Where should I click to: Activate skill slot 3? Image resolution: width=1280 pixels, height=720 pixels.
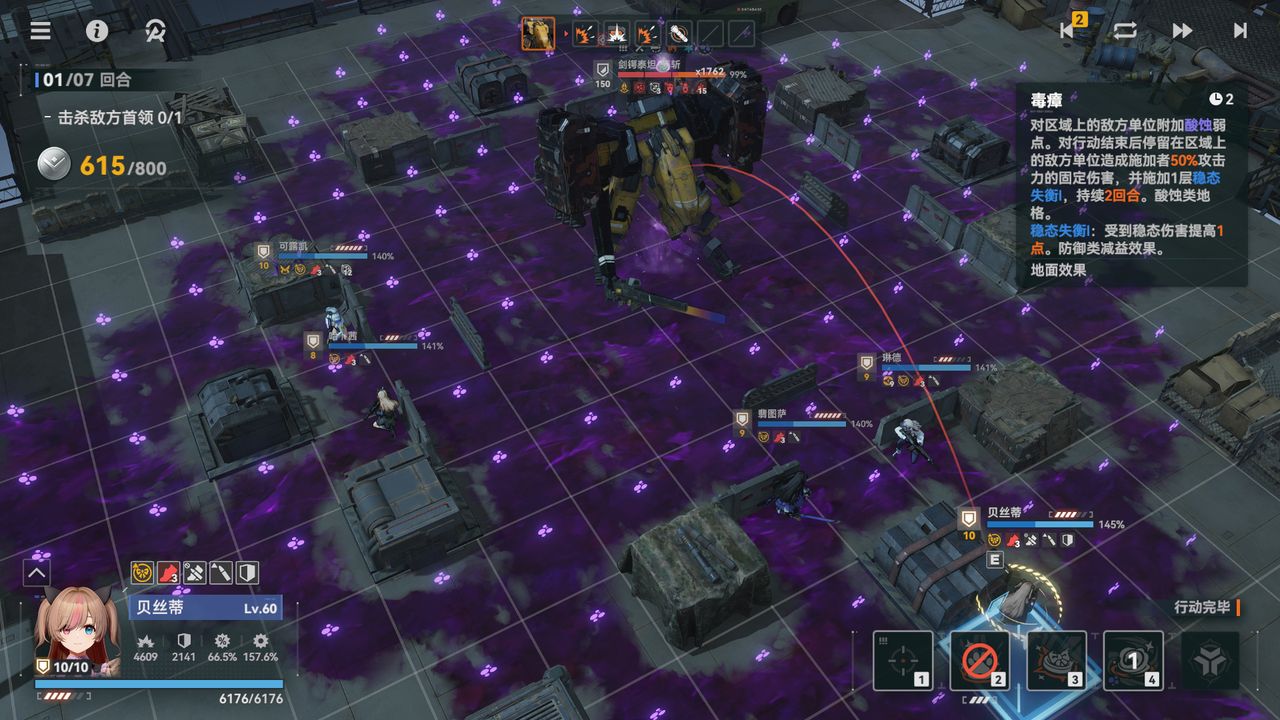click(1056, 660)
